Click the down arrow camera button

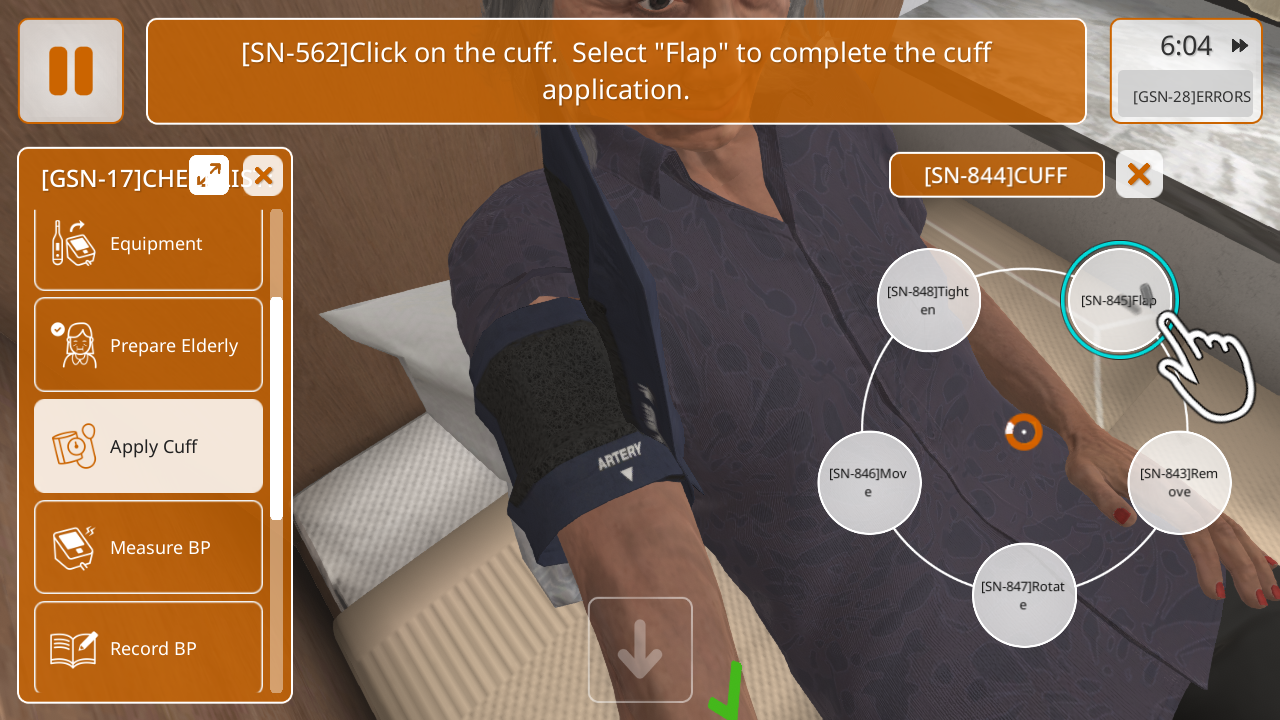(x=640, y=650)
